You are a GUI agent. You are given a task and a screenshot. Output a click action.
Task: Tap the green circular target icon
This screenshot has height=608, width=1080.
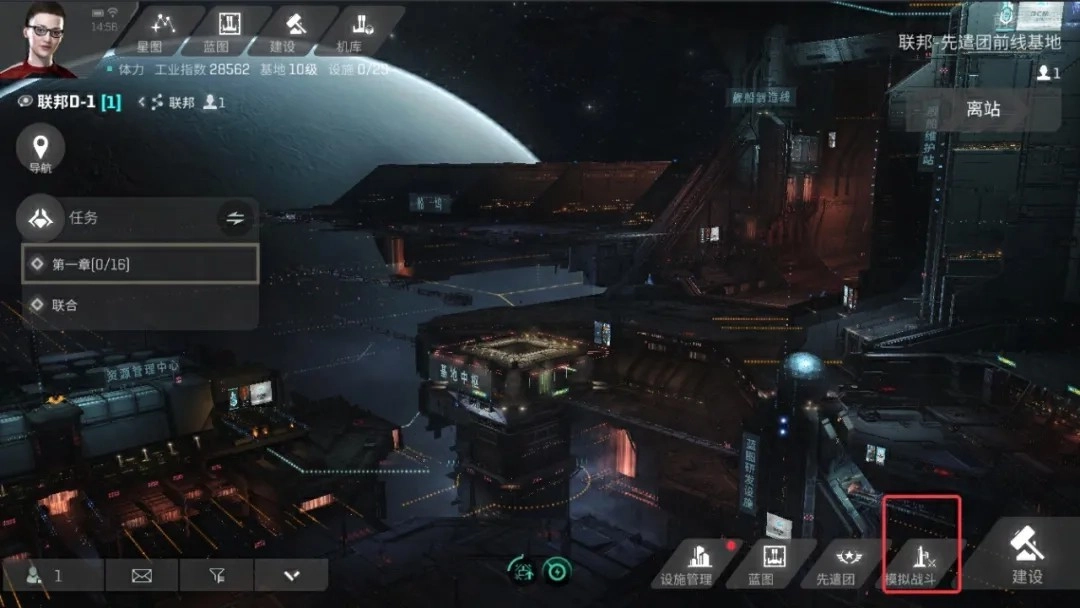tap(557, 570)
